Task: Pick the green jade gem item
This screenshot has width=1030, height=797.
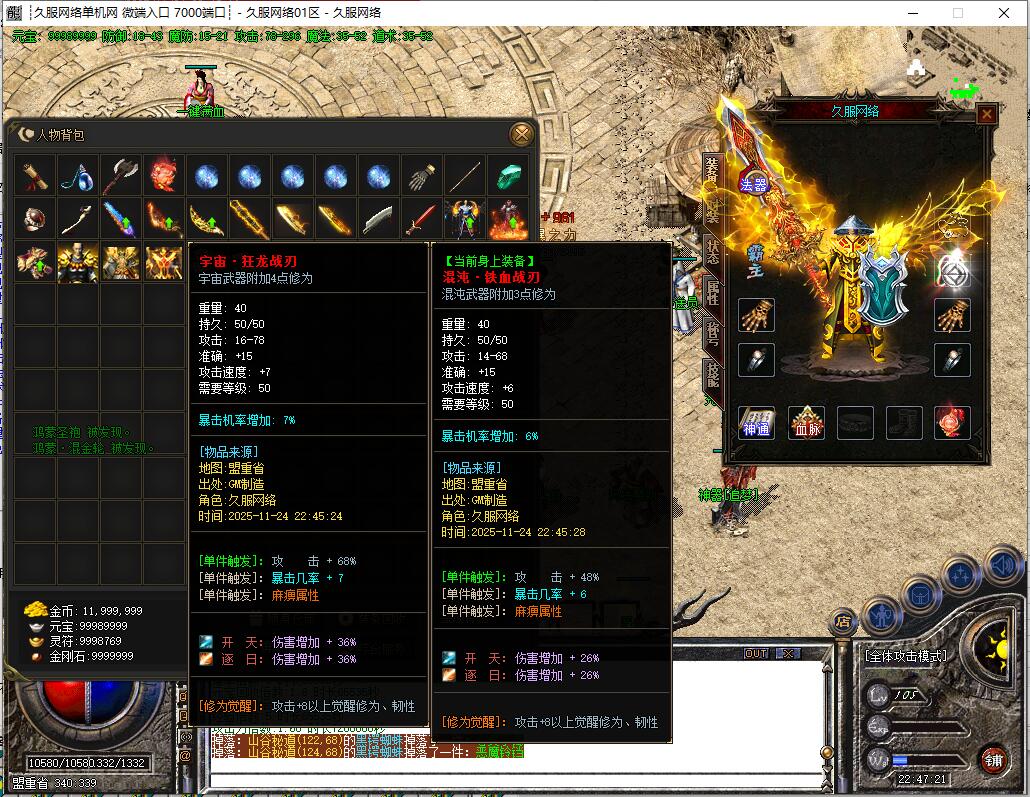Action: click(507, 176)
